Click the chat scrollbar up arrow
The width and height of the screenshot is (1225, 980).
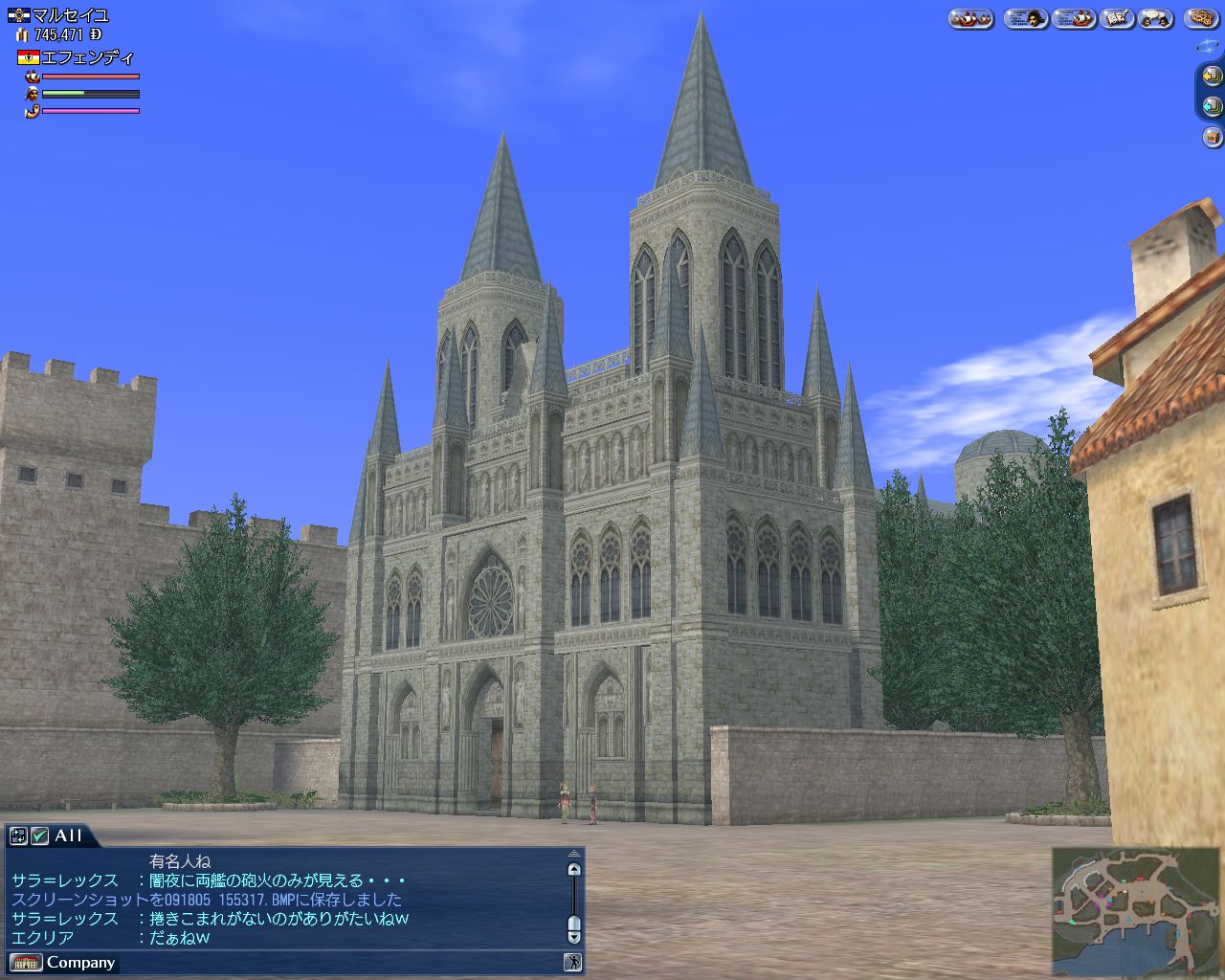click(x=573, y=870)
